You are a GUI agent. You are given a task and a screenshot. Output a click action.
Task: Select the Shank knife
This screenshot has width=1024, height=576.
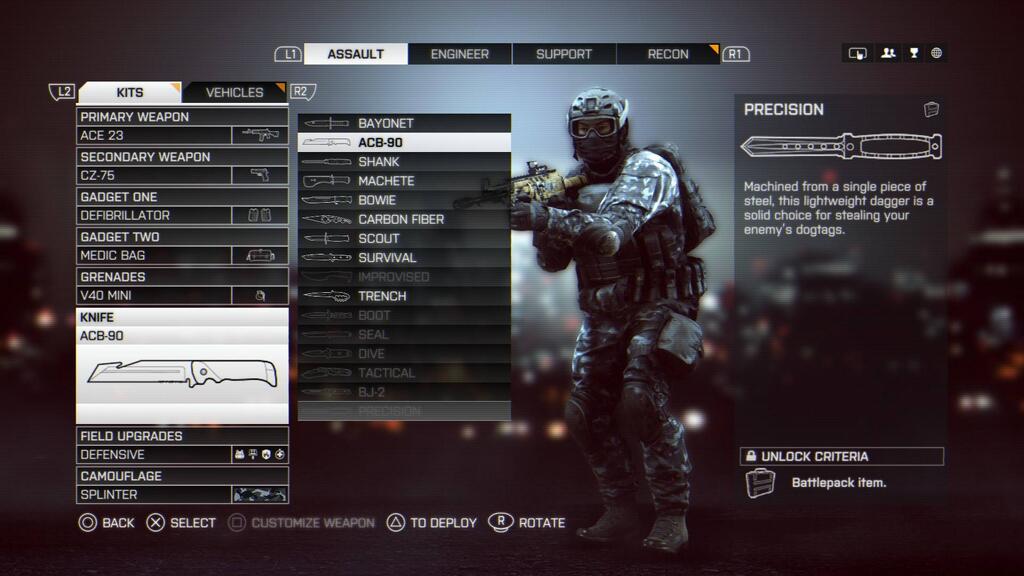pos(404,162)
